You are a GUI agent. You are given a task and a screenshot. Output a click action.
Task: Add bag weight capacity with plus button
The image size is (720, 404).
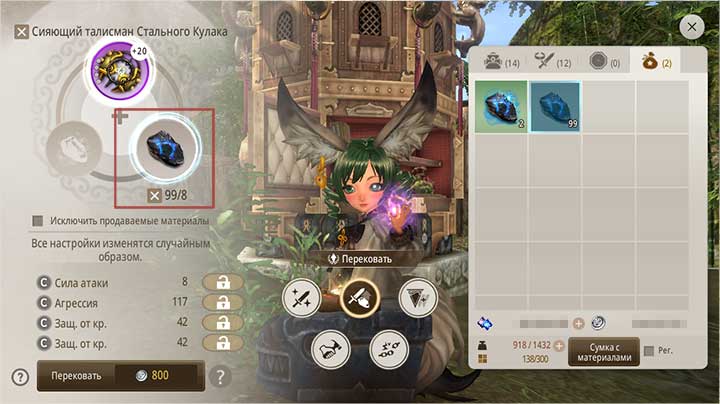(559, 346)
